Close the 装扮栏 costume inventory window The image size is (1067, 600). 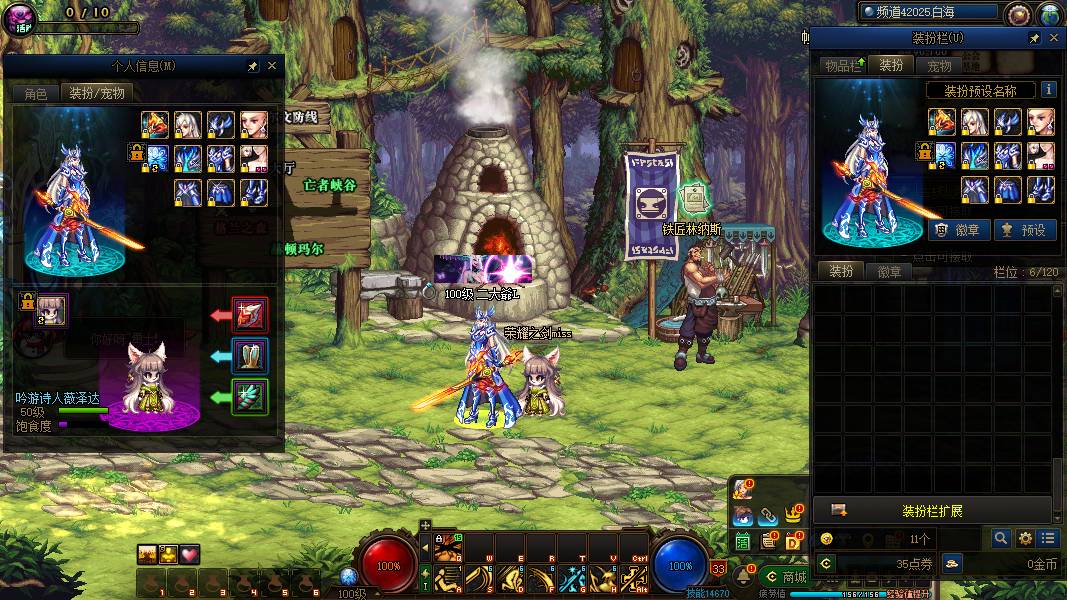[x=1054, y=38]
